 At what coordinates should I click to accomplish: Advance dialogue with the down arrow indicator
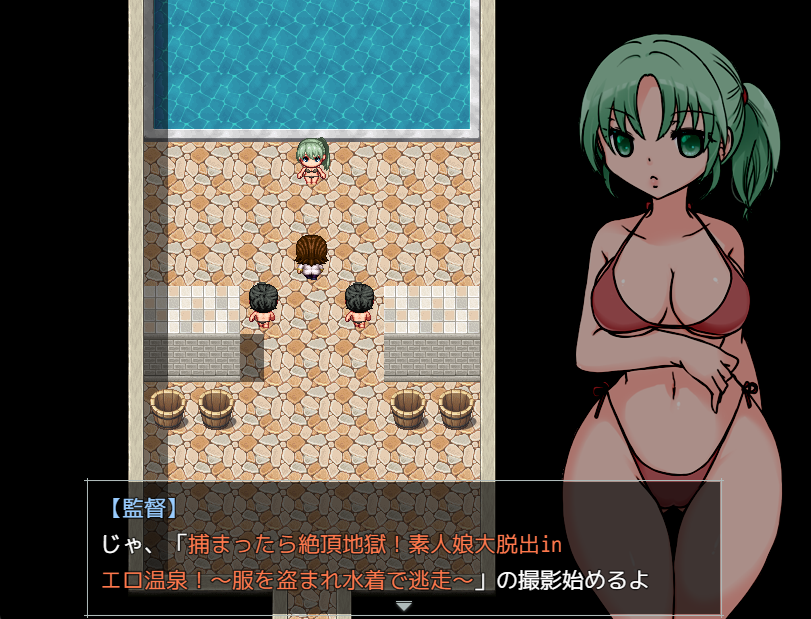pos(403,606)
